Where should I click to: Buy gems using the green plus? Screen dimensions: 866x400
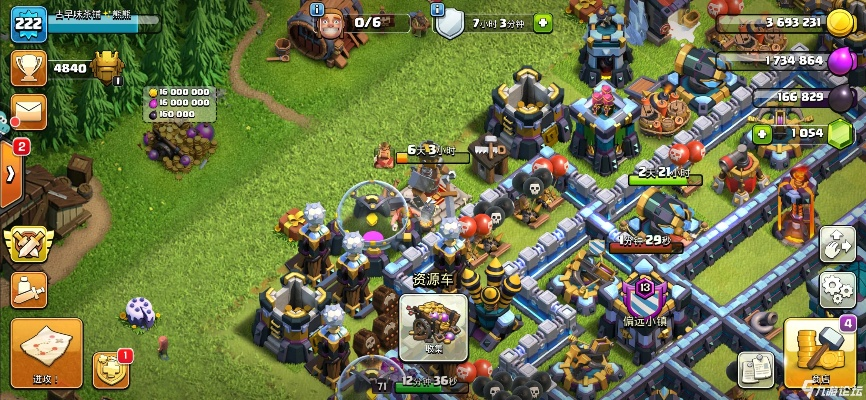click(763, 133)
